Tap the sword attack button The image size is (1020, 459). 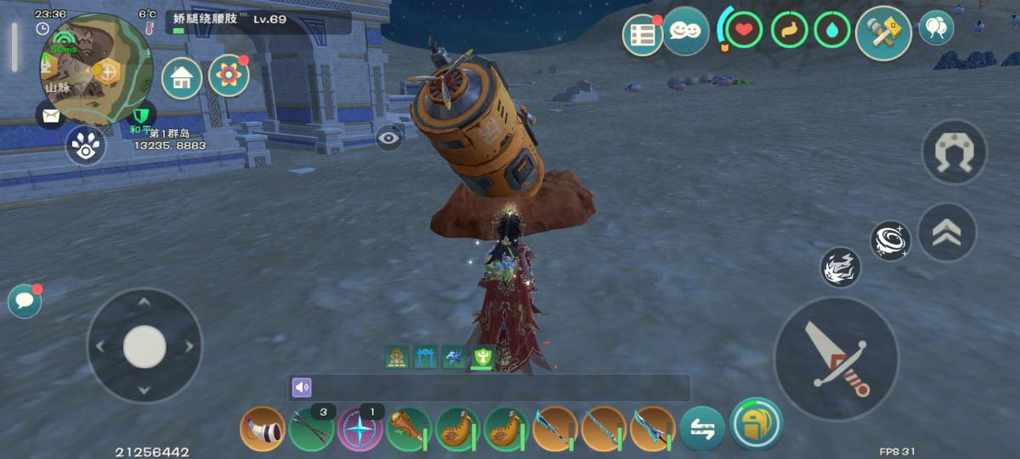[x=836, y=358]
